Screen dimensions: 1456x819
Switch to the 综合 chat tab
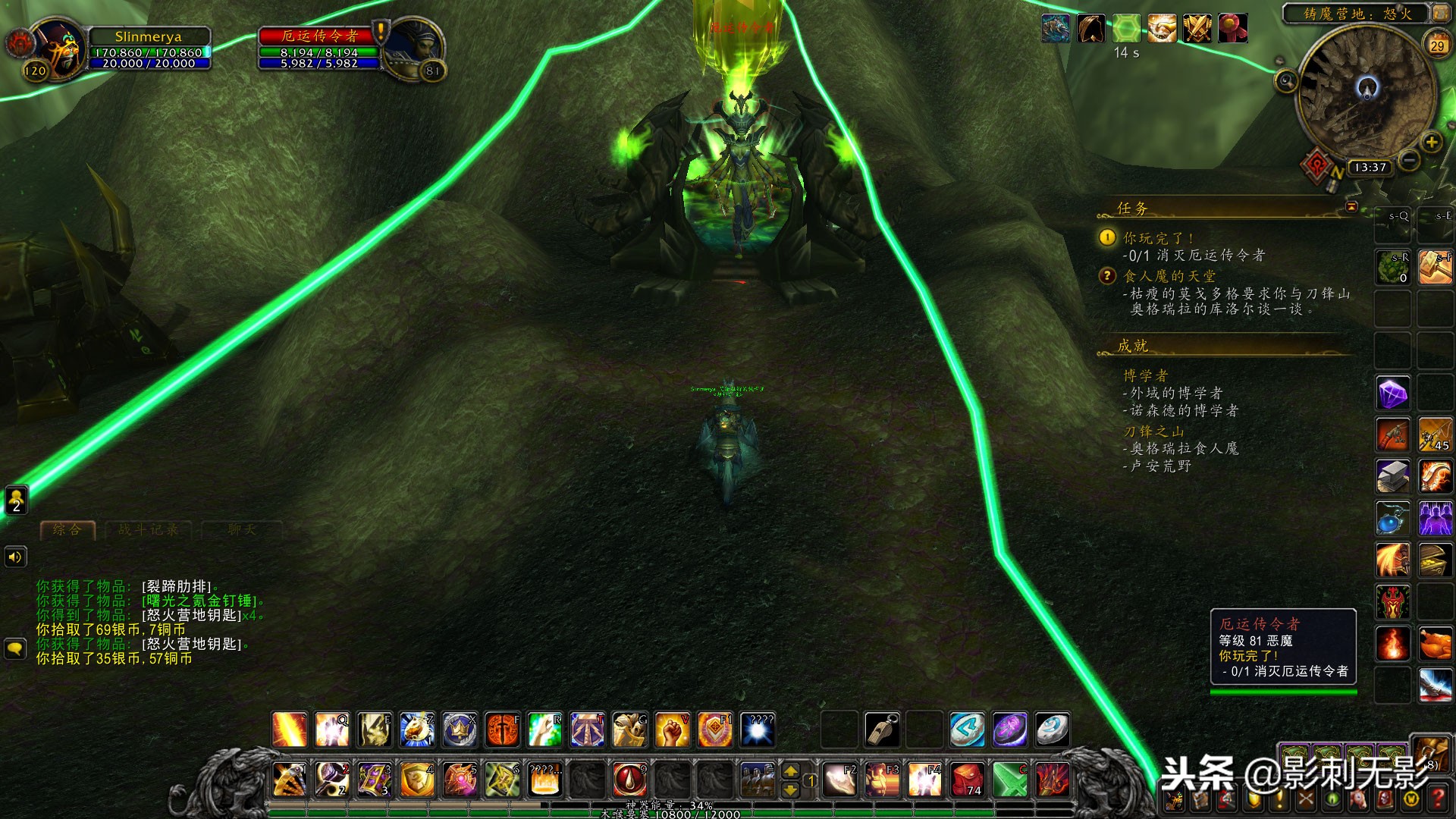coord(67,529)
